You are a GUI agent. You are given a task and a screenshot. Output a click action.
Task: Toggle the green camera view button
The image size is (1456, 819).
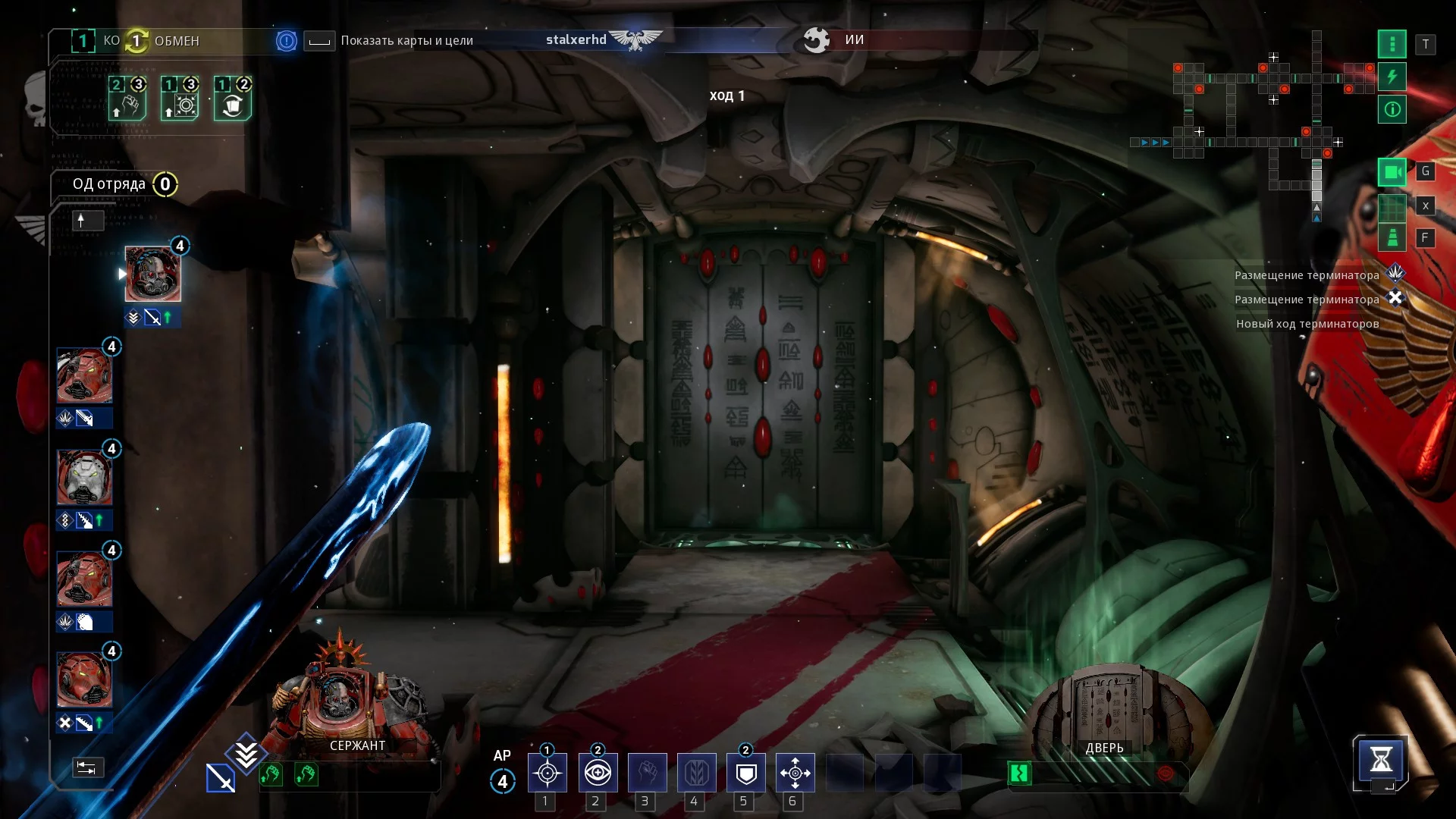point(1392,172)
